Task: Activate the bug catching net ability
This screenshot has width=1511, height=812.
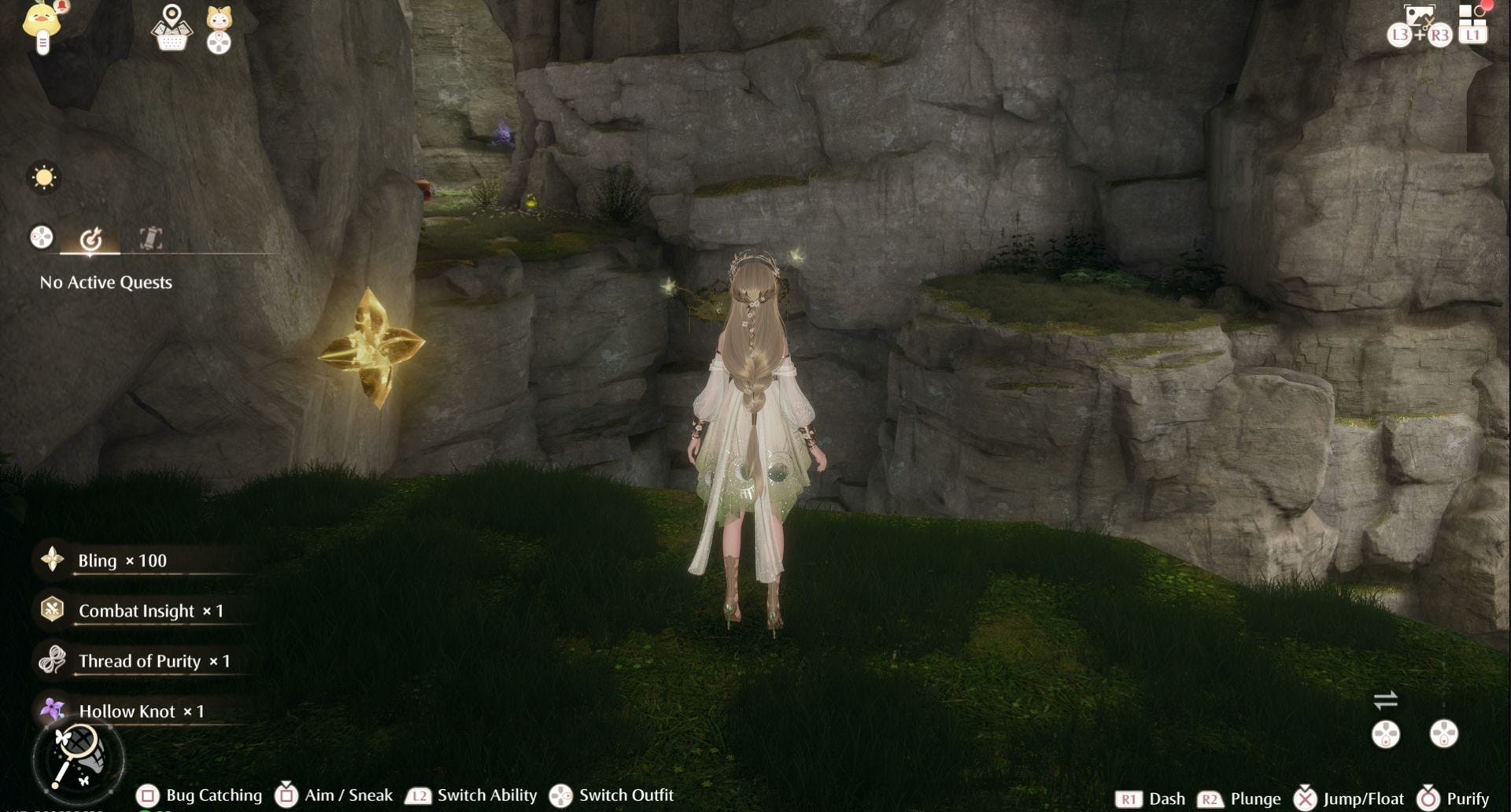Action: tap(78, 758)
